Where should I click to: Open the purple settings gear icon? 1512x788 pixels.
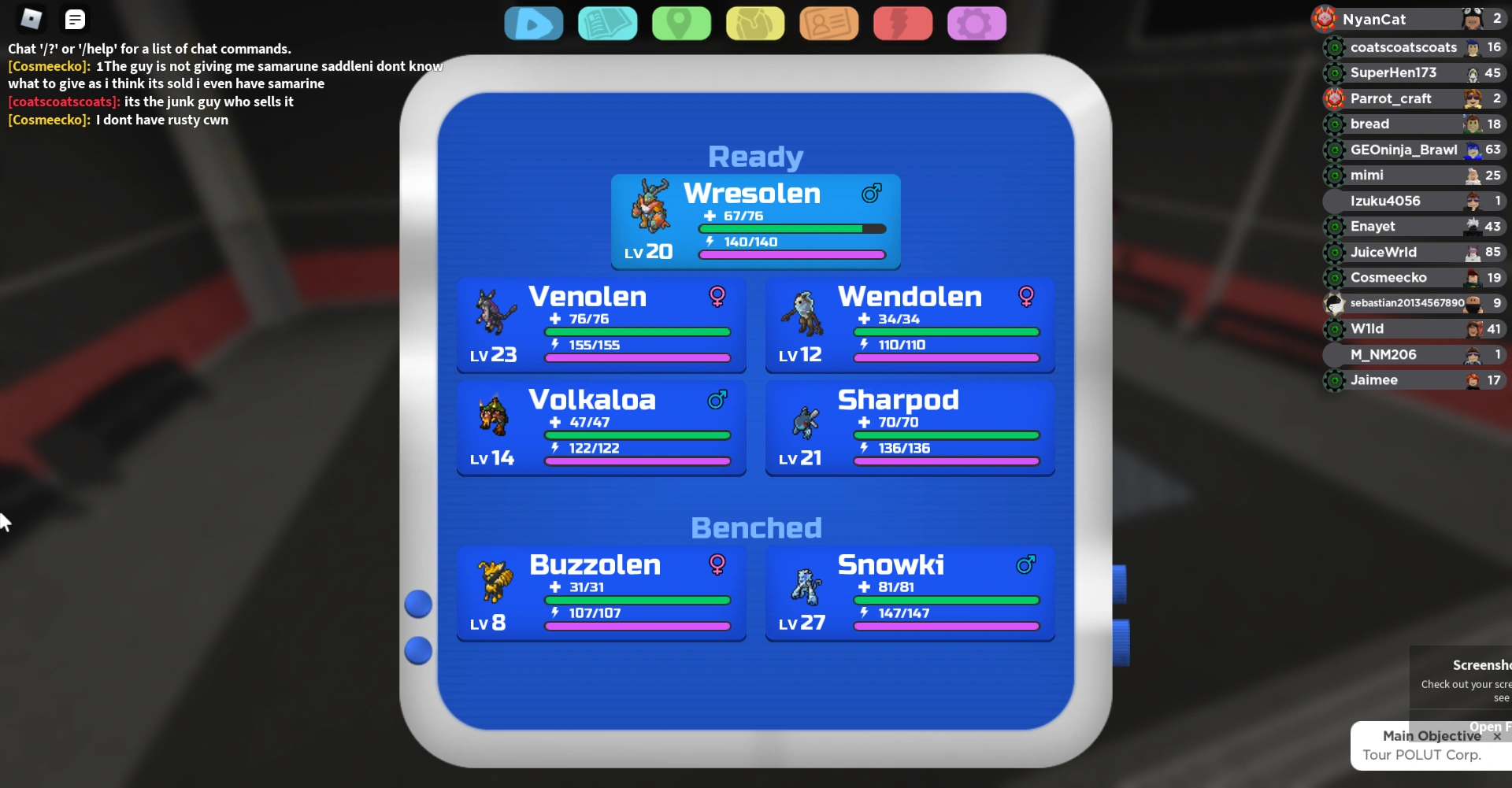pyautogui.click(x=976, y=24)
